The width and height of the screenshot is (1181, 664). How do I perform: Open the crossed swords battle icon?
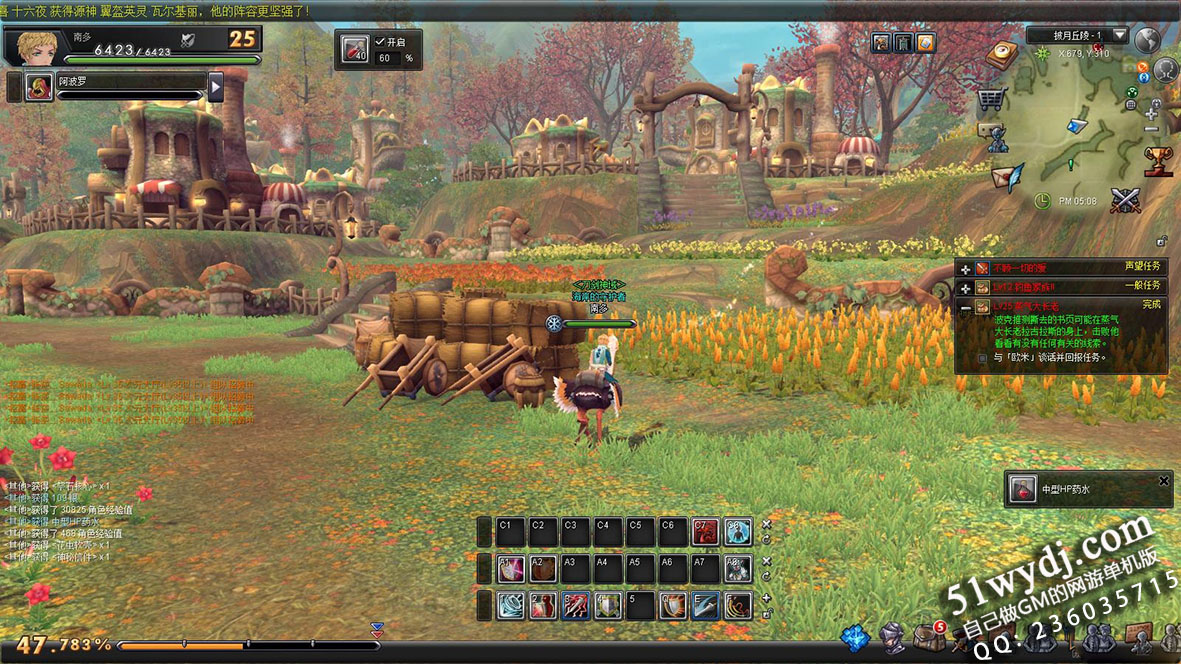(1126, 199)
